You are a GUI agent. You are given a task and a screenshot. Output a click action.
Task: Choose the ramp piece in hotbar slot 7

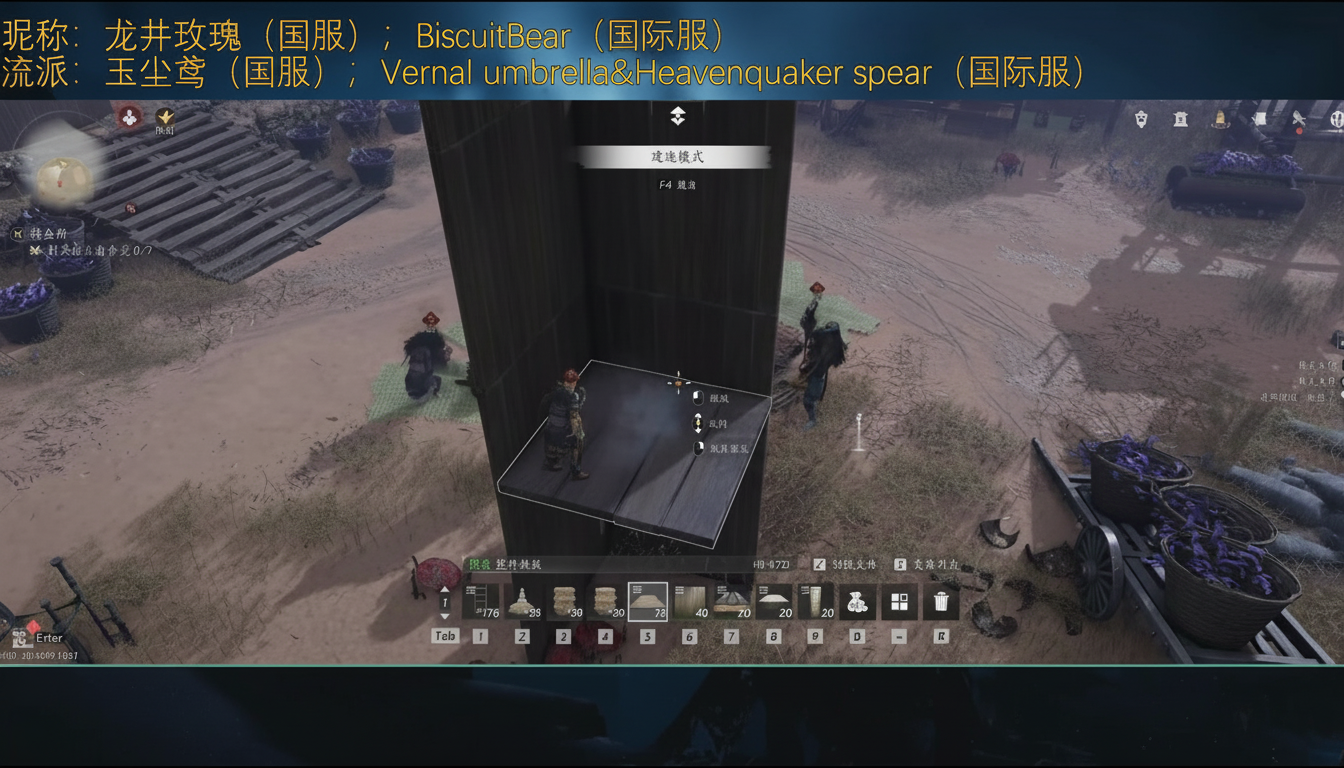tap(730, 601)
